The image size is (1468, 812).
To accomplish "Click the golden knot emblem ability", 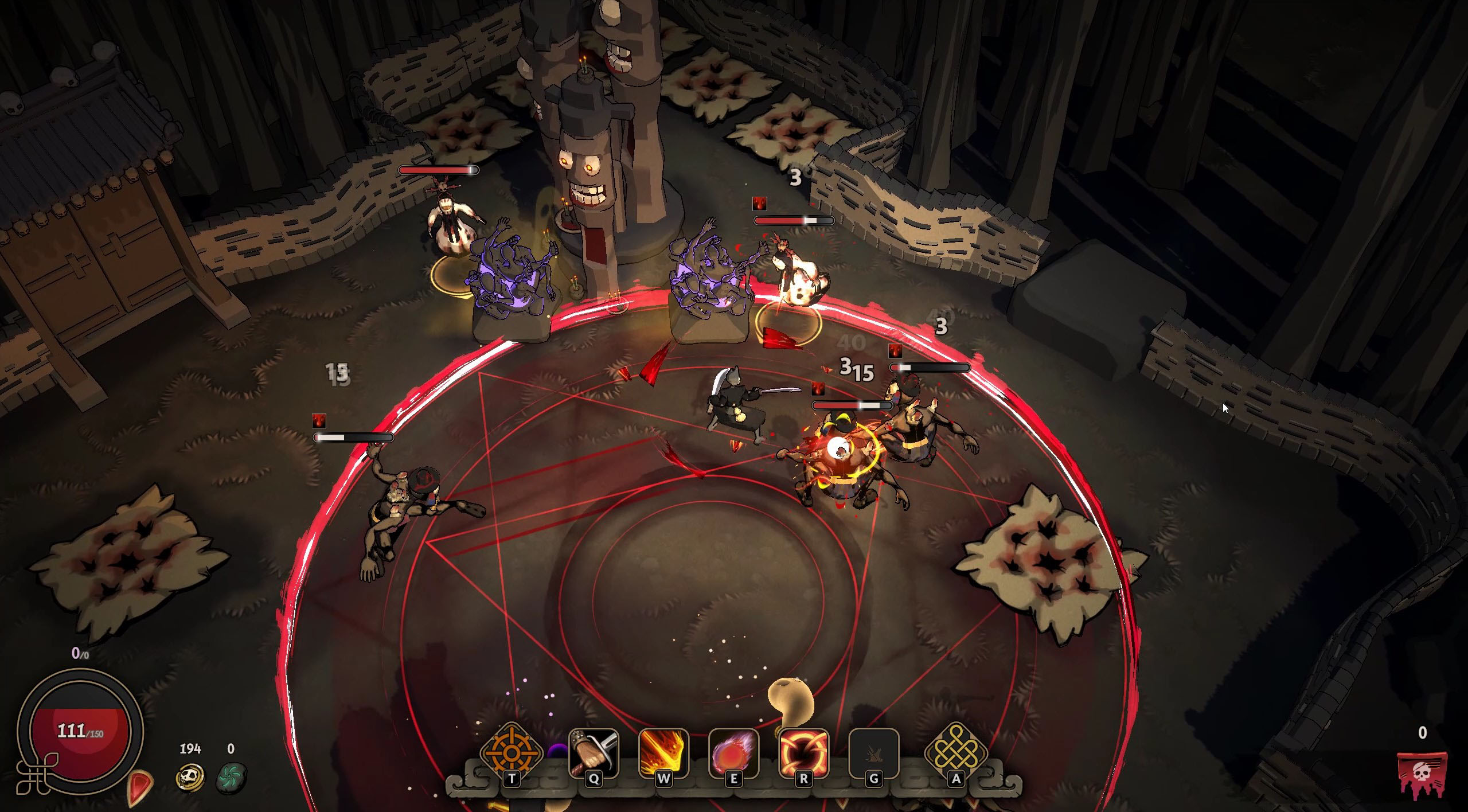I will [x=956, y=753].
